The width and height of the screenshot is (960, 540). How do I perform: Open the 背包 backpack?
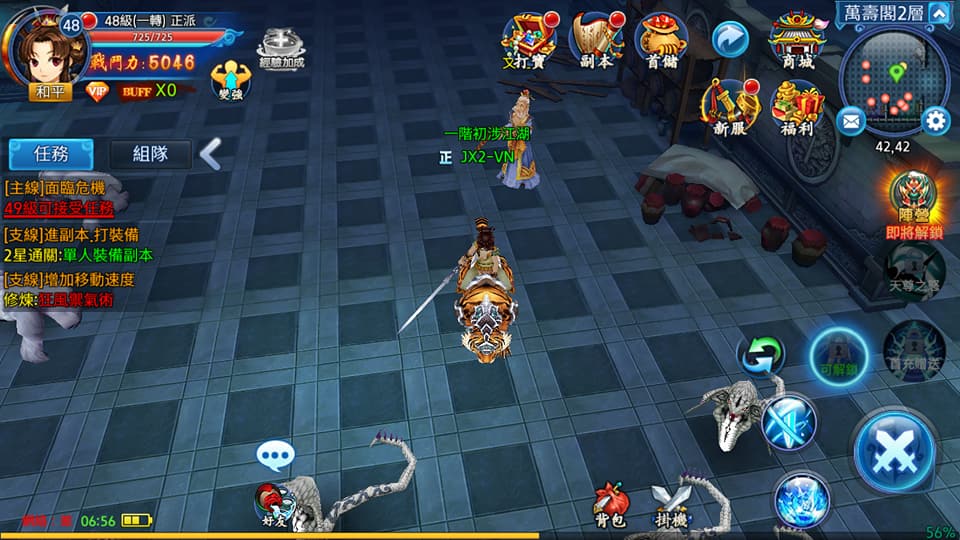pyautogui.click(x=611, y=504)
